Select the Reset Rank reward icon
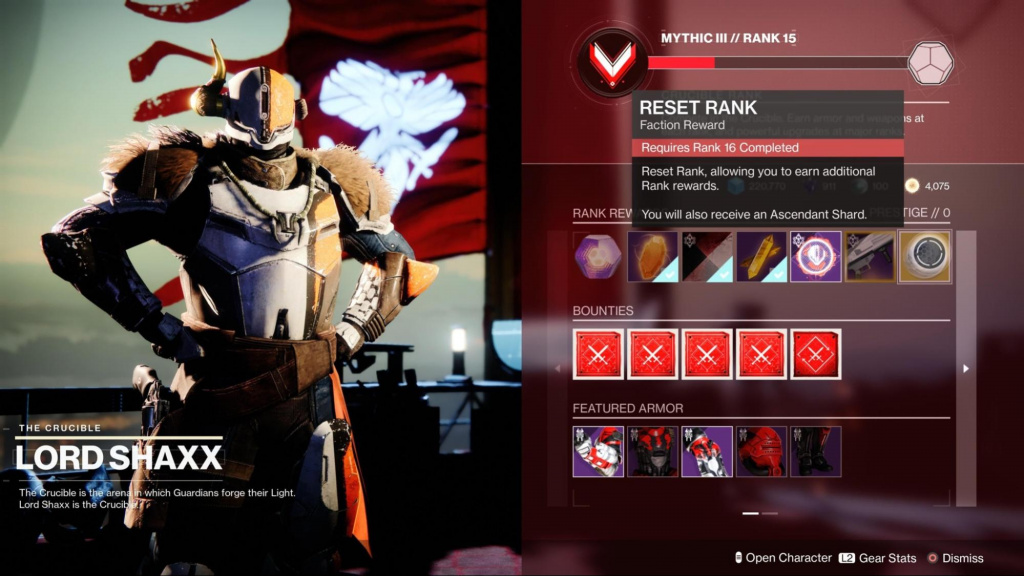1024x576 pixels. (x=924, y=257)
